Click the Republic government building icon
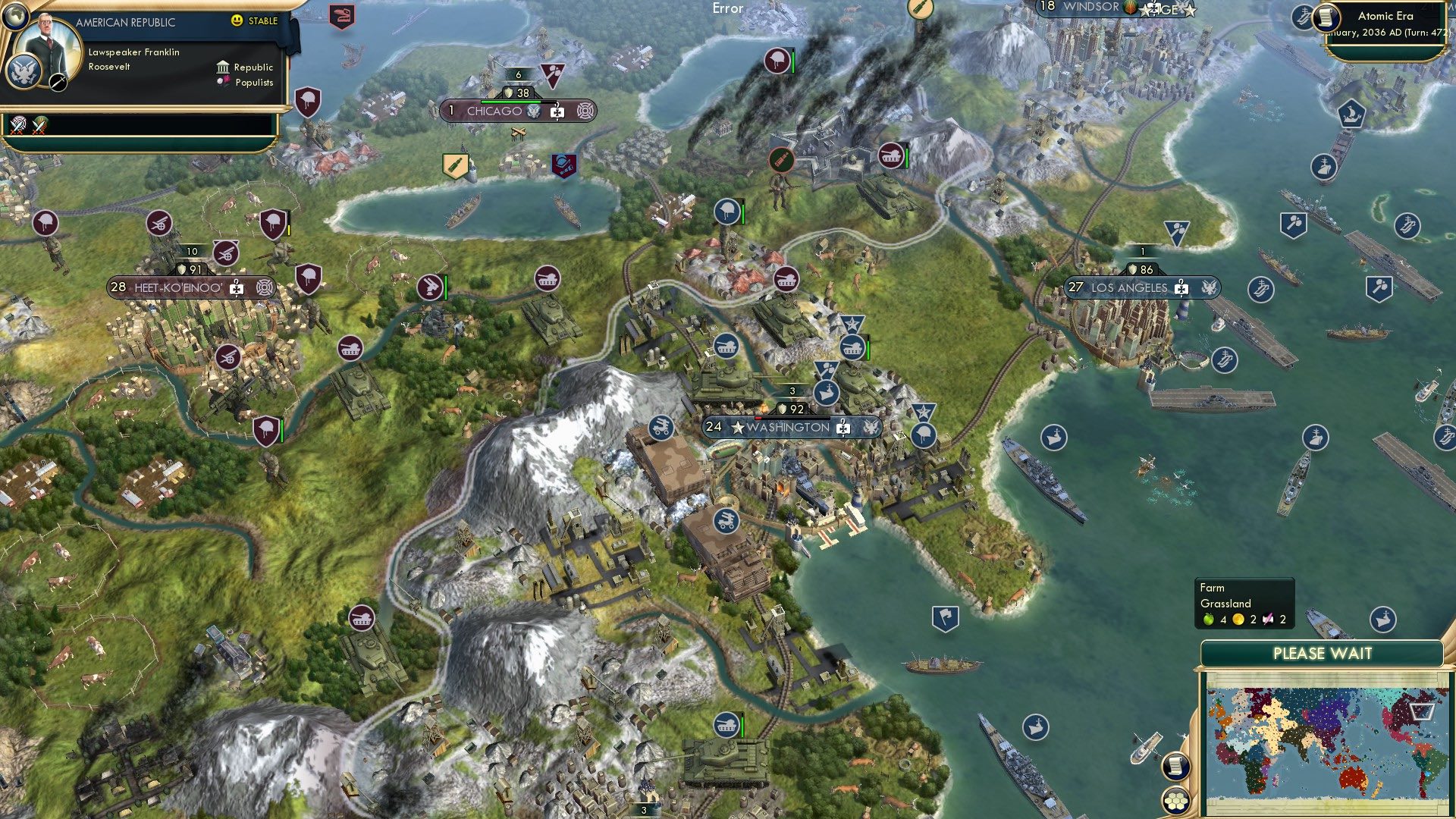Screen dimensions: 1456x819 [224, 67]
